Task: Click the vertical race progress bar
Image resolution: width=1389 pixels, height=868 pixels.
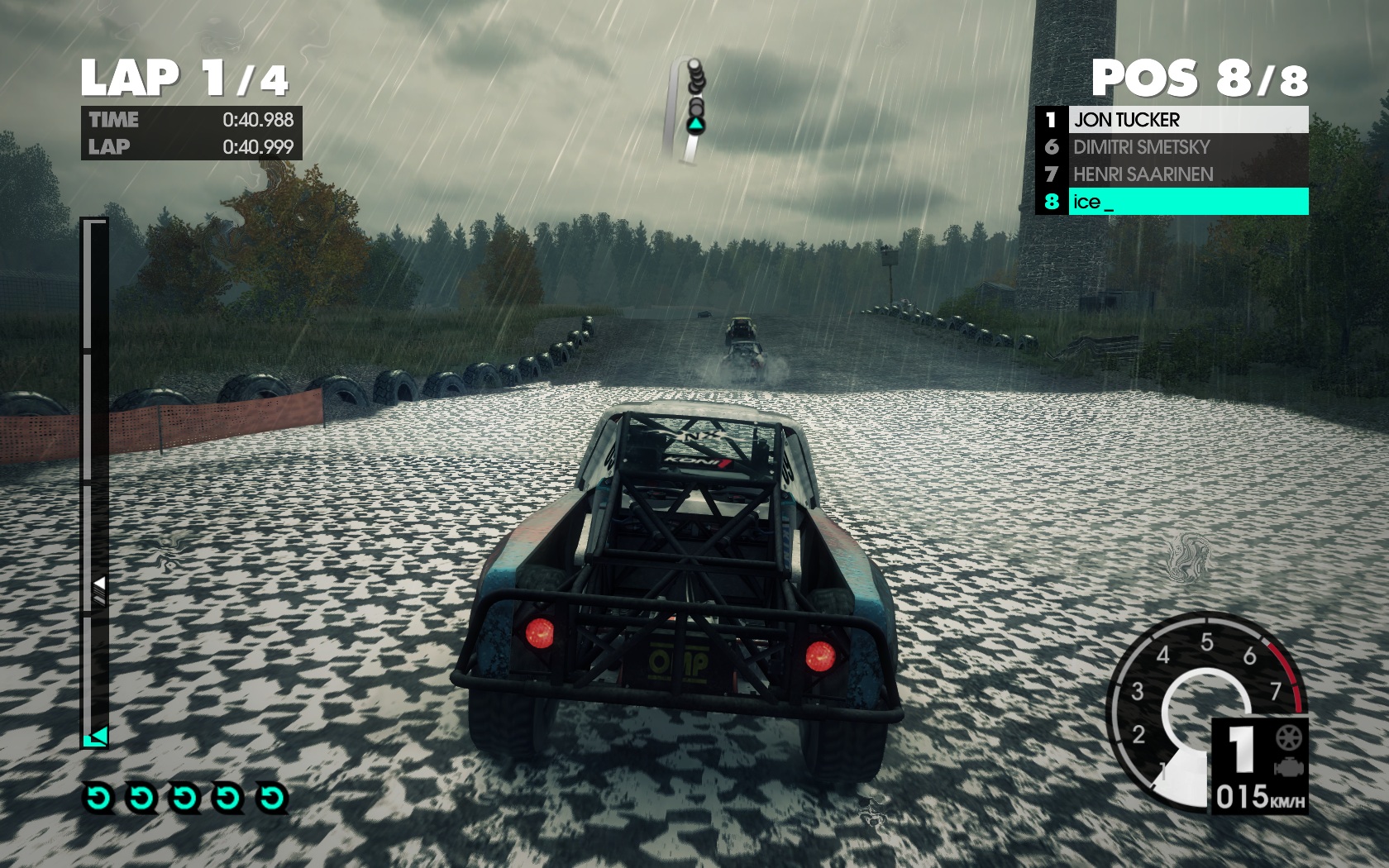Action: click(95, 482)
